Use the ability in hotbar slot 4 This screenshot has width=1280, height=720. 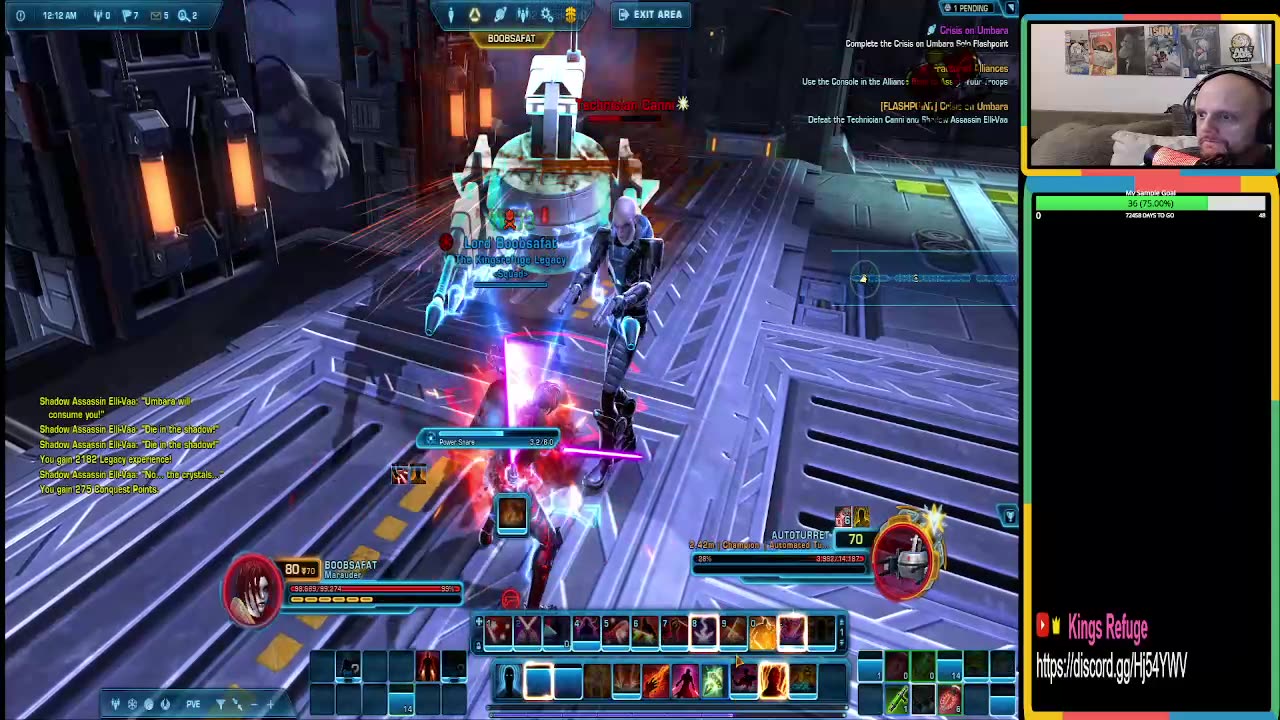coord(586,631)
